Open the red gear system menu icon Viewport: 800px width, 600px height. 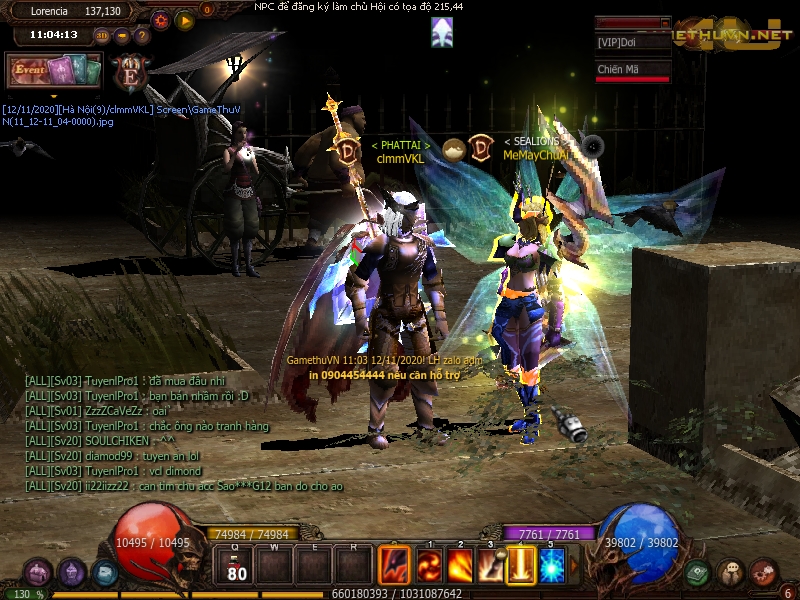click(763, 573)
